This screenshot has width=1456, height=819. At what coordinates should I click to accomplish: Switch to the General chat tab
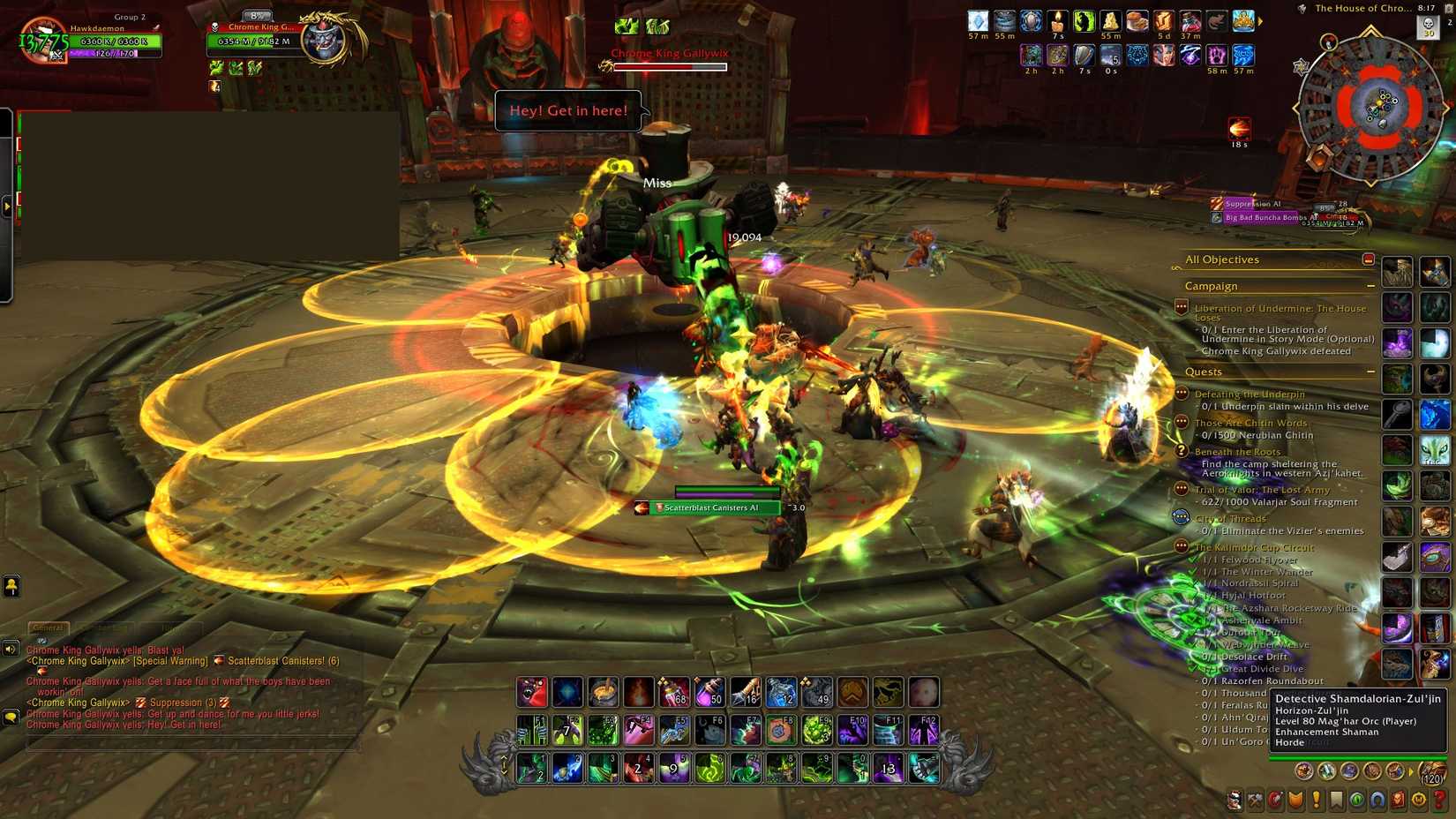tap(48, 627)
